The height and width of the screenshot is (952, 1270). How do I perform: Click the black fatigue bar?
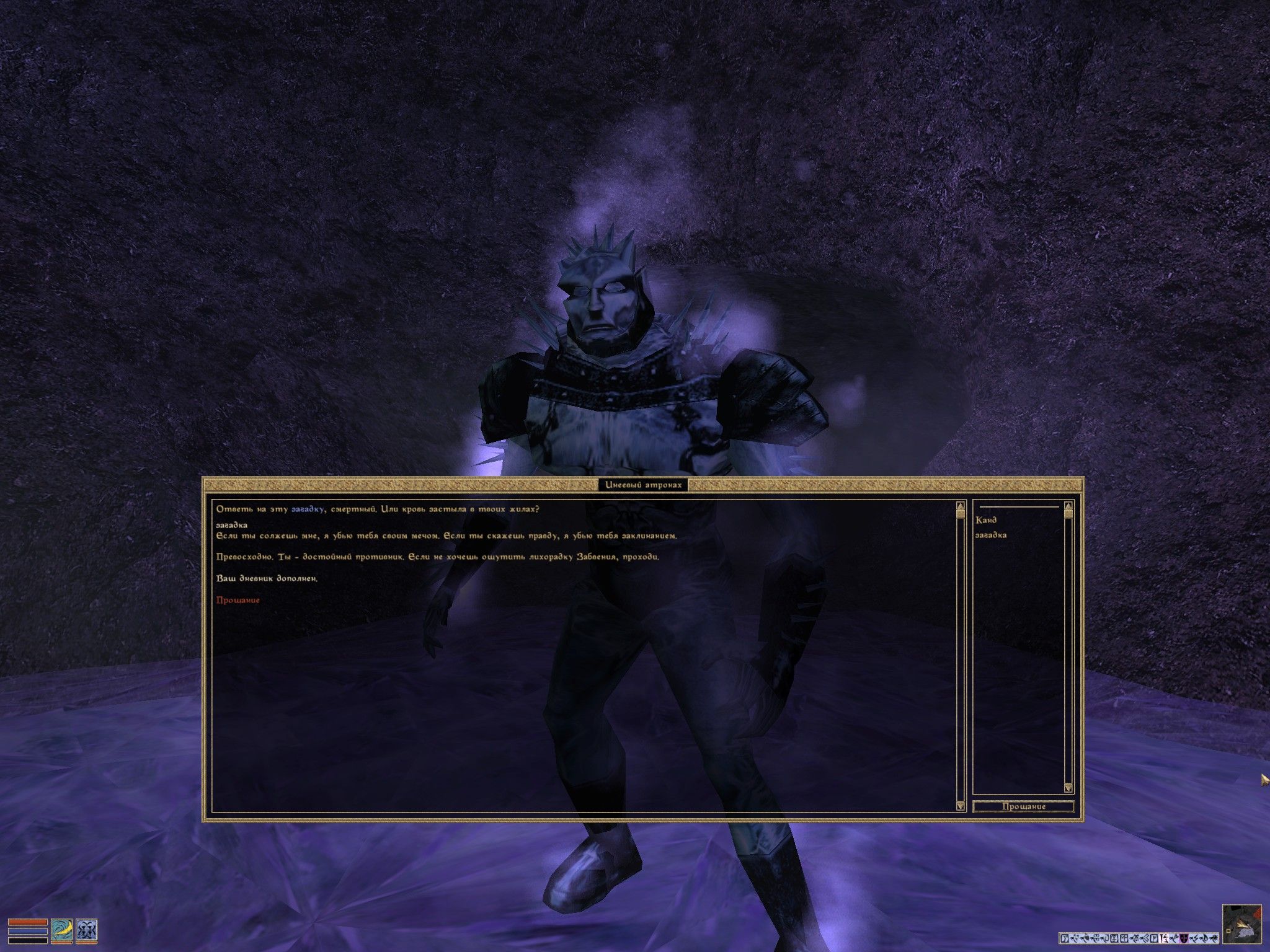[x=27, y=940]
